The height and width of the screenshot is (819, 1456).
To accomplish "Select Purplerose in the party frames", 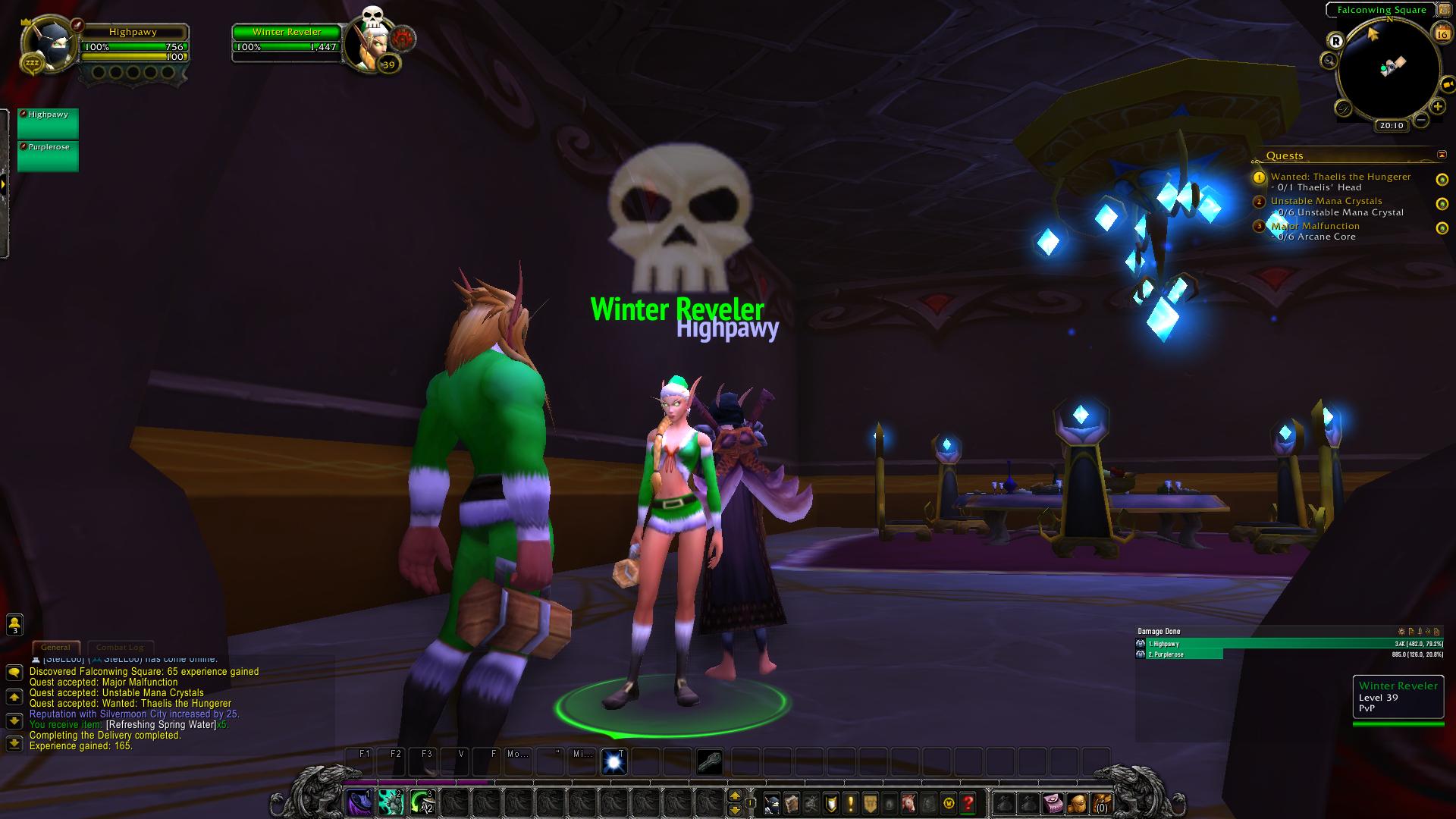I will (48, 156).
